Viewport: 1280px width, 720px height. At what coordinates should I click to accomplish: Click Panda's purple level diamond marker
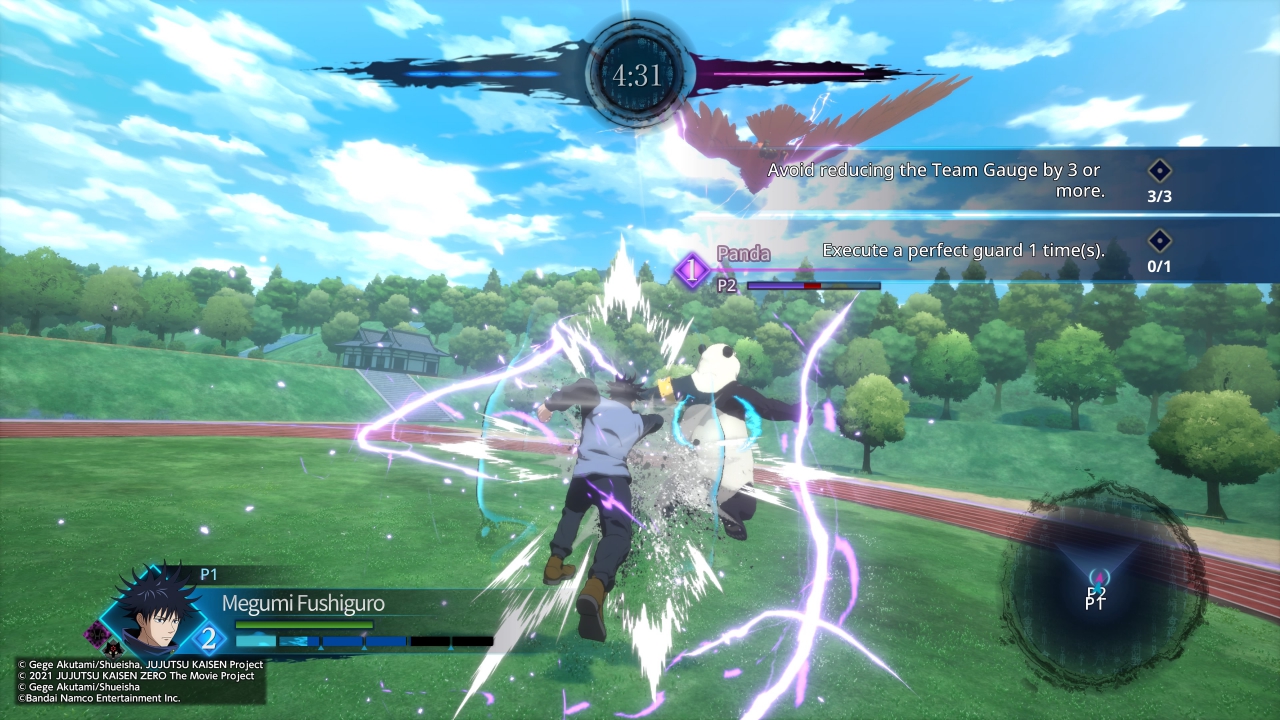coord(692,270)
